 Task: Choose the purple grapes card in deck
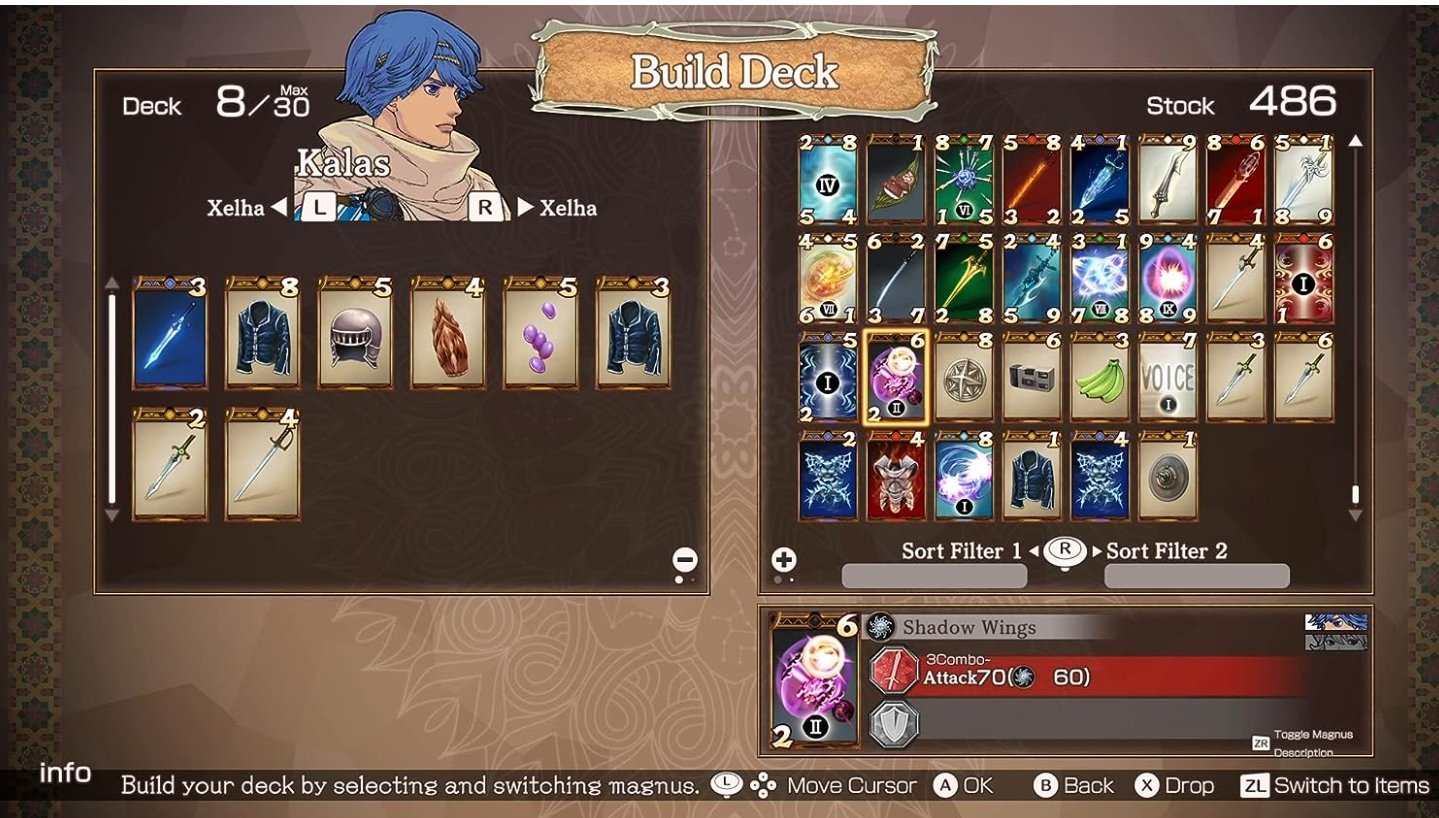click(x=541, y=333)
